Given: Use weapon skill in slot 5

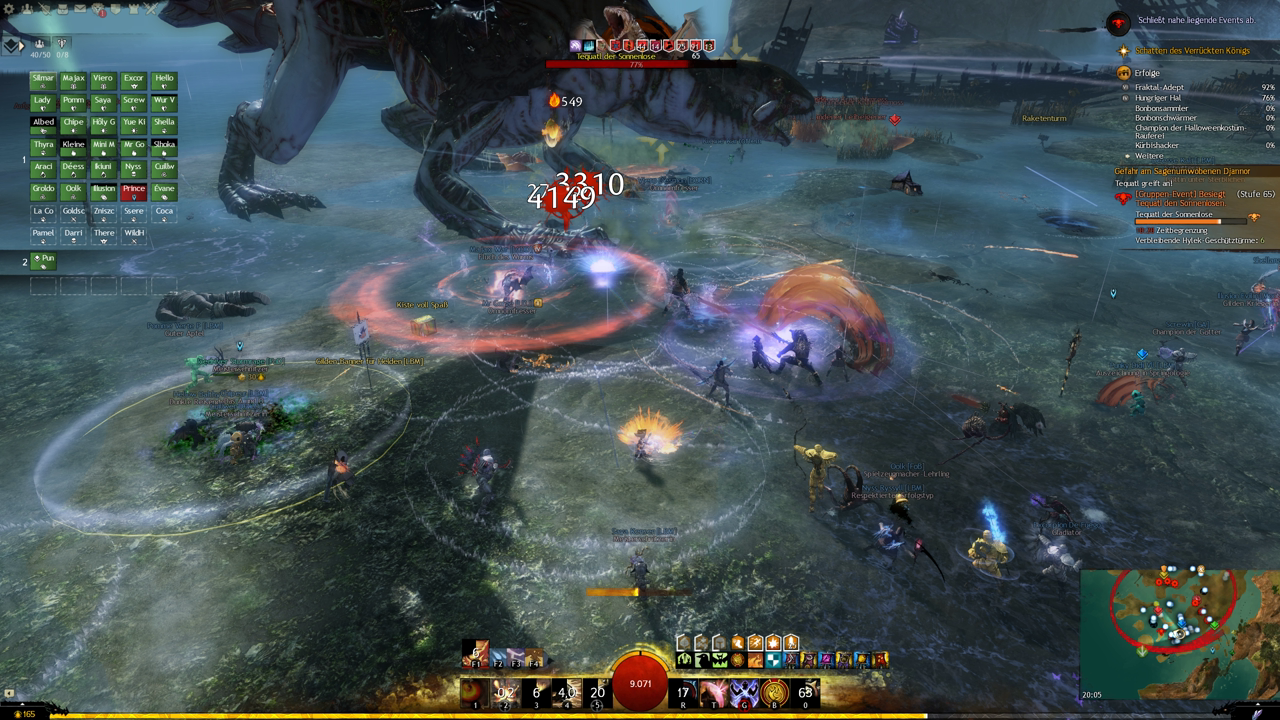Looking at the screenshot, I should tap(598, 692).
